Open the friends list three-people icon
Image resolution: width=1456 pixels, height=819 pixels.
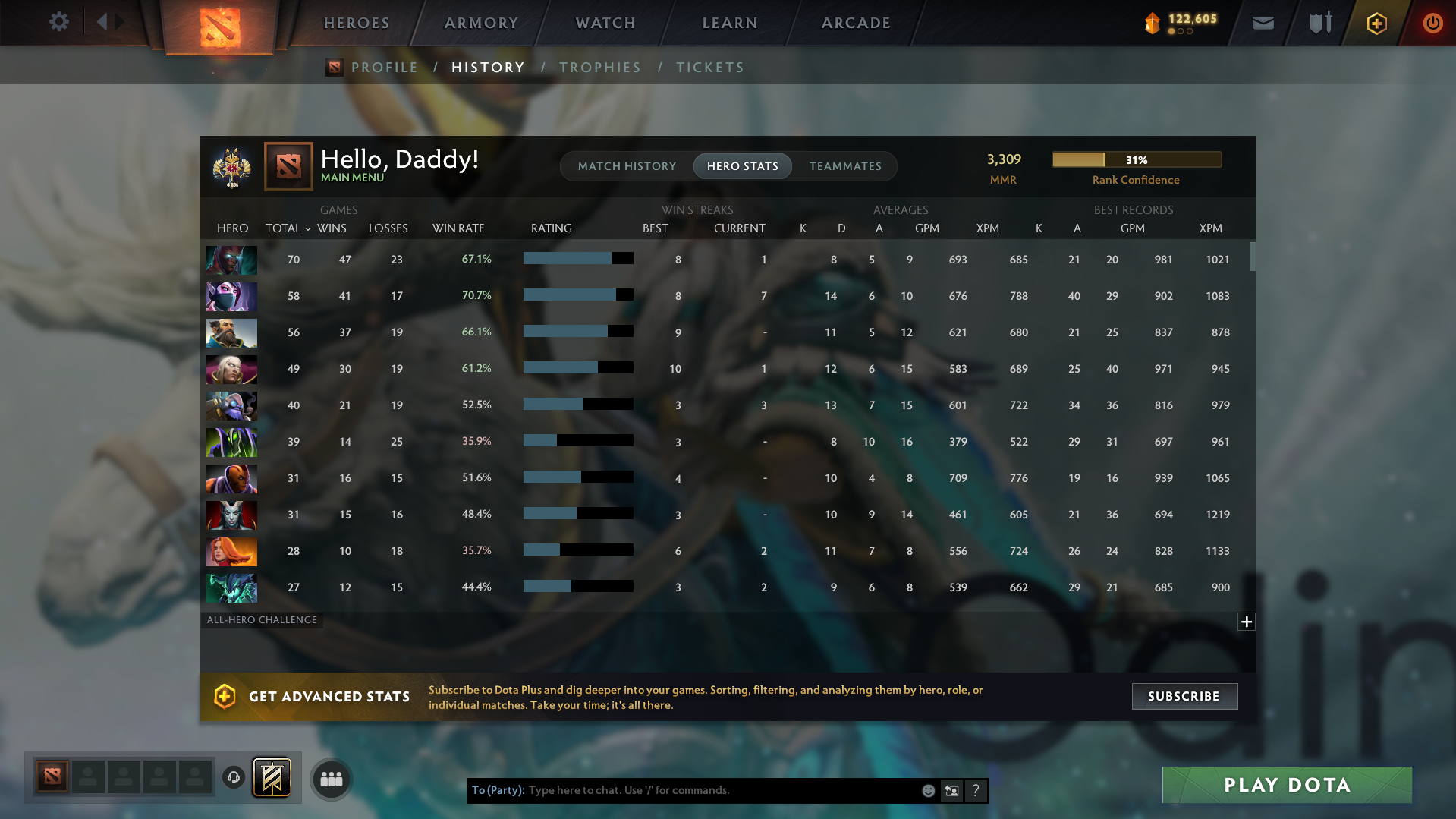tap(330, 779)
